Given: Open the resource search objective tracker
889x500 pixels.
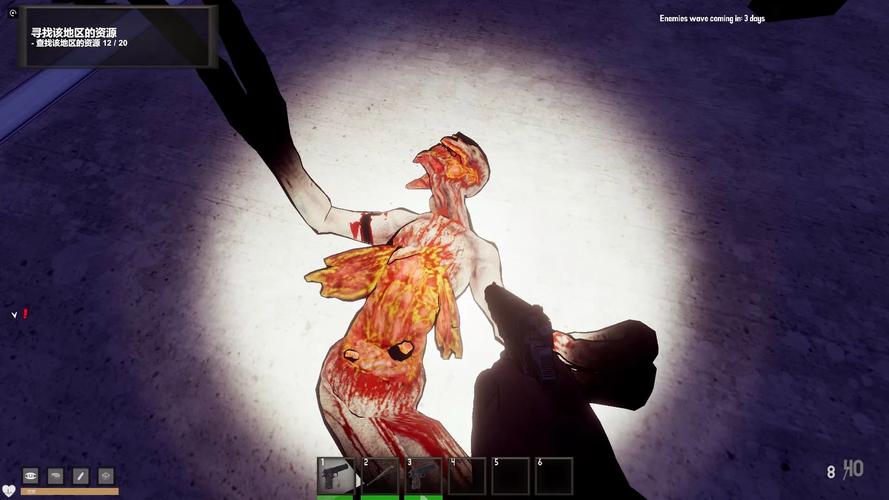Looking at the screenshot, I should [x=117, y=37].
